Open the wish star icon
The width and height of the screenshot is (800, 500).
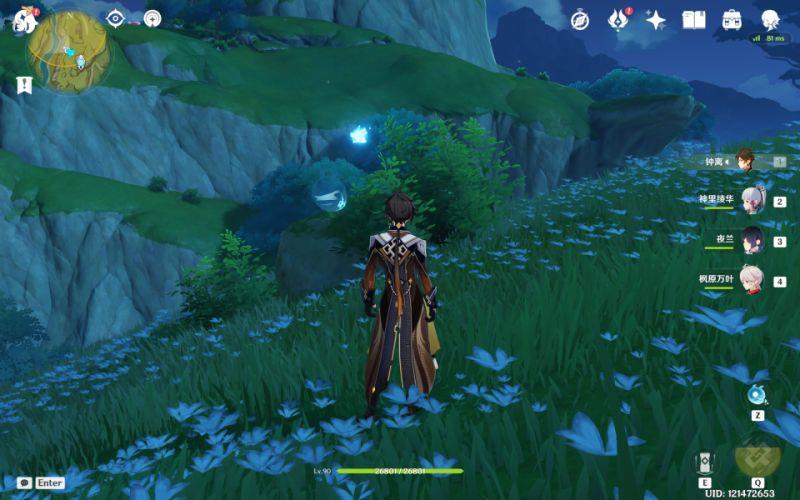click(656, 20)
